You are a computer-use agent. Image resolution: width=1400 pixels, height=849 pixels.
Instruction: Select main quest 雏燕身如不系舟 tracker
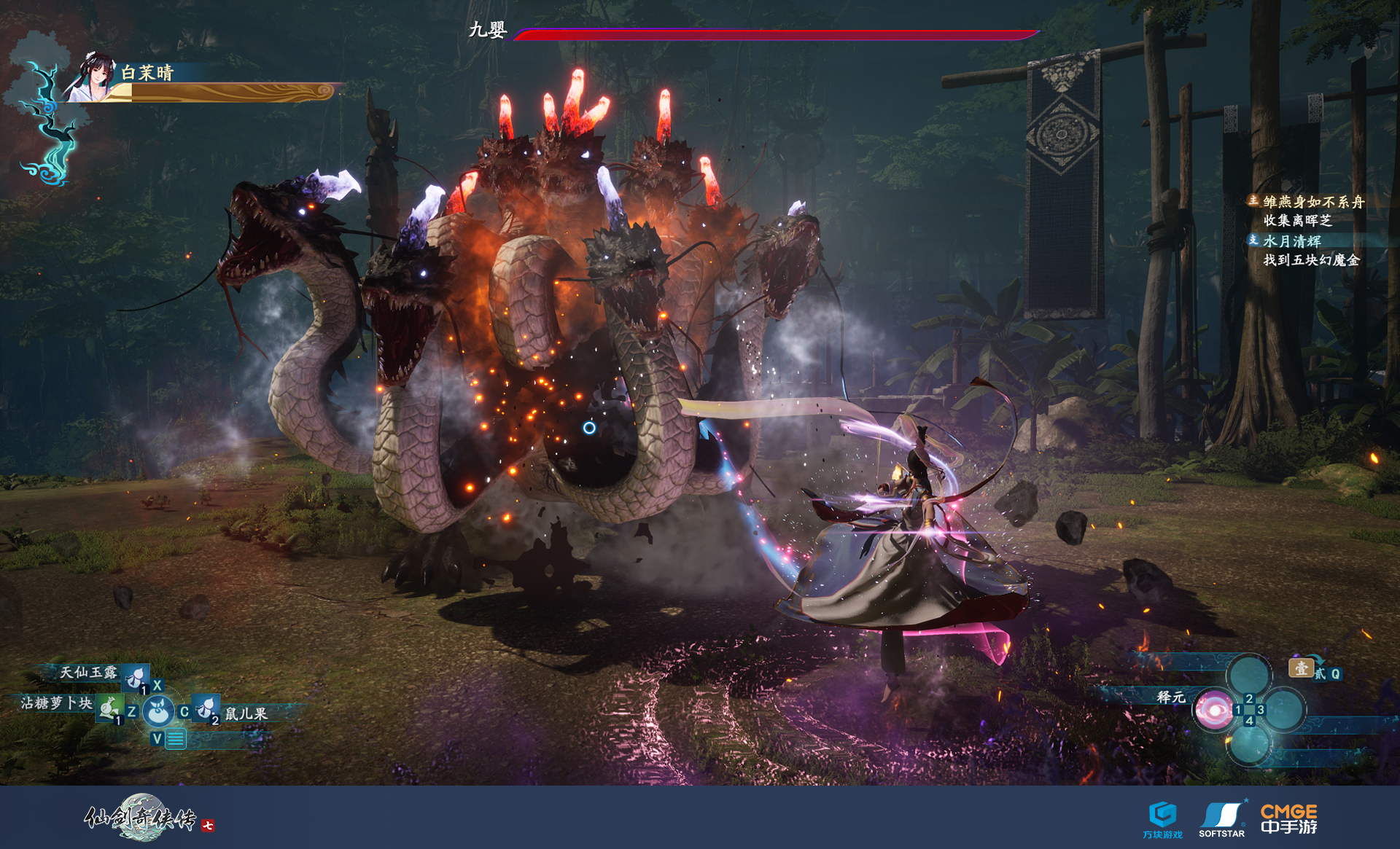coord(1312,202)
